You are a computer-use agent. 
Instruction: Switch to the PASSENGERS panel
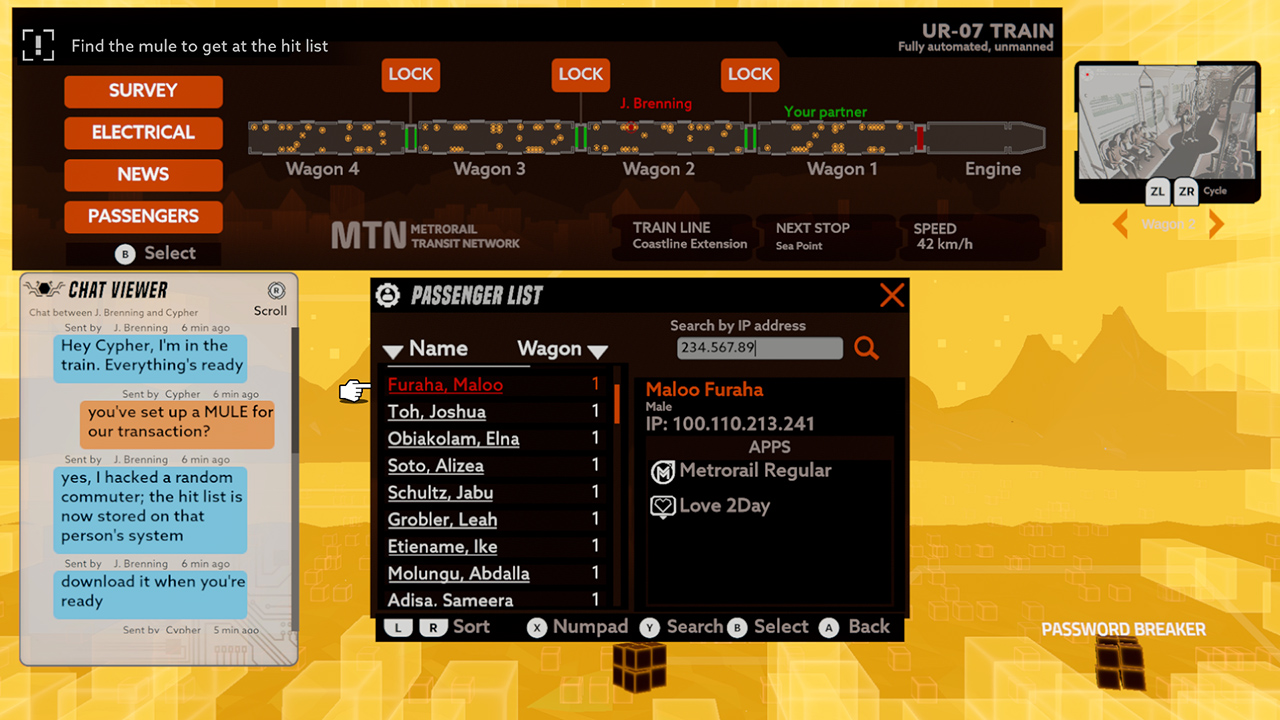143,216
